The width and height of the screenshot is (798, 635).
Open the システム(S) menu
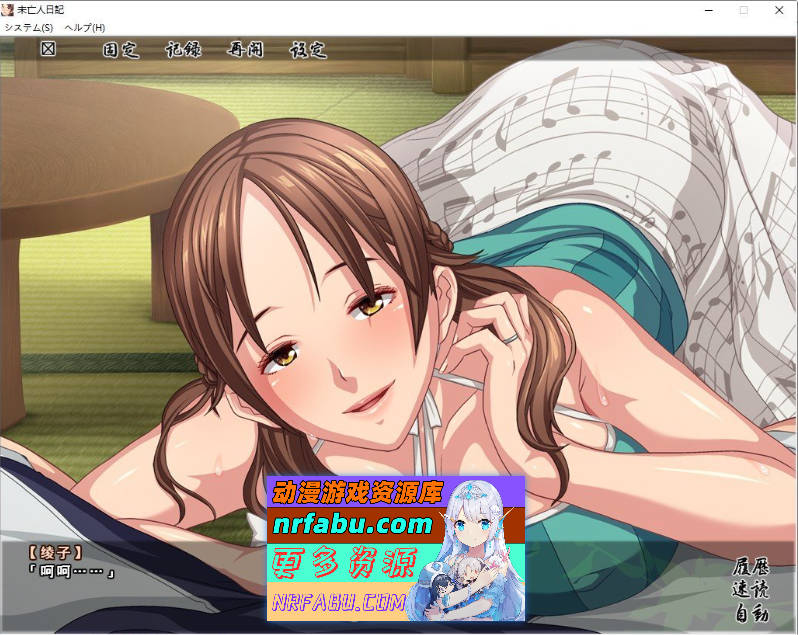(x=29, y=27)
